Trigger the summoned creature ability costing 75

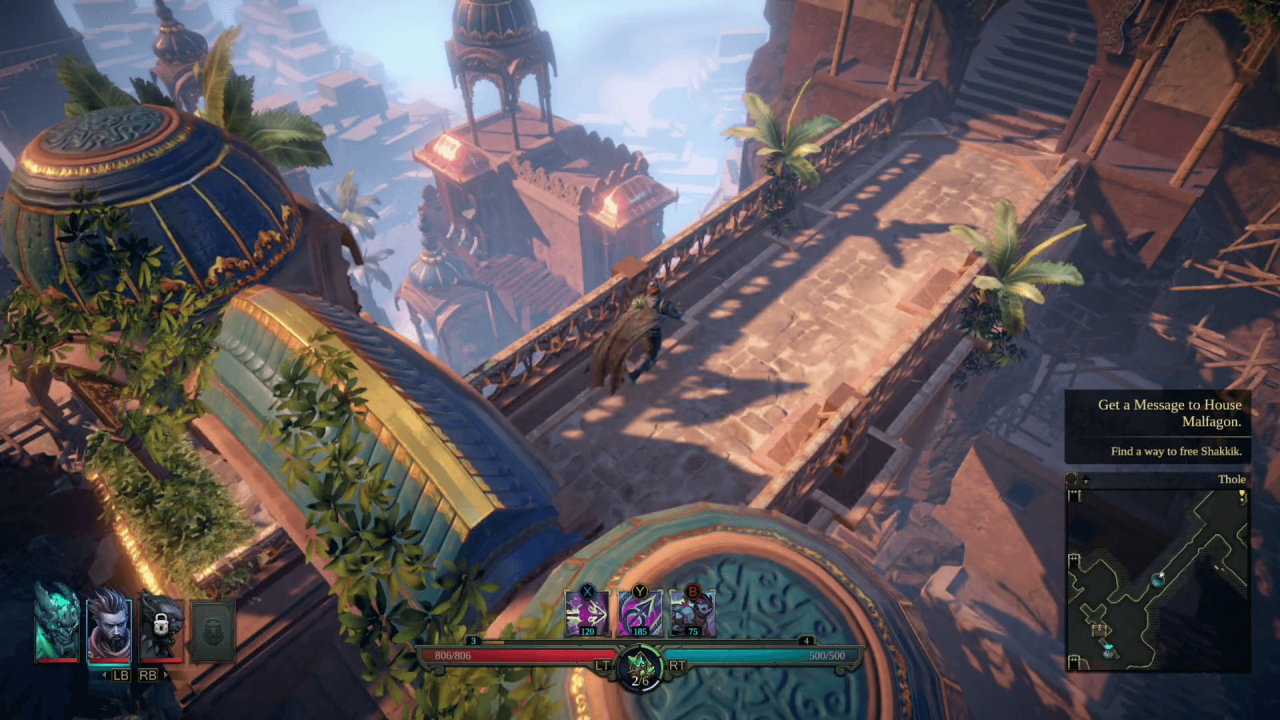click(692, 612)
